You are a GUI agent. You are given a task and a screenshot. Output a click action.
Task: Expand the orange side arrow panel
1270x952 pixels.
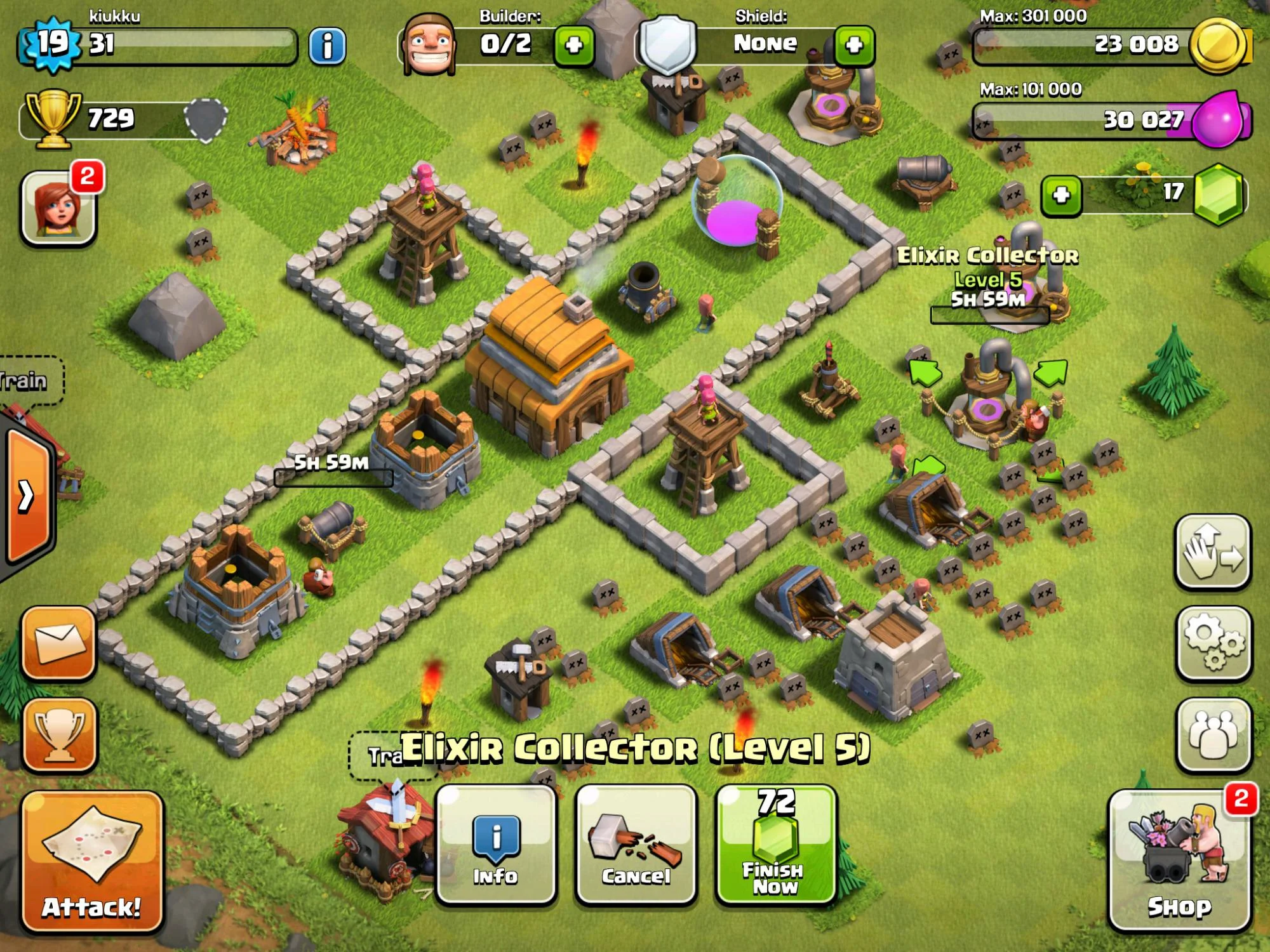27,496
